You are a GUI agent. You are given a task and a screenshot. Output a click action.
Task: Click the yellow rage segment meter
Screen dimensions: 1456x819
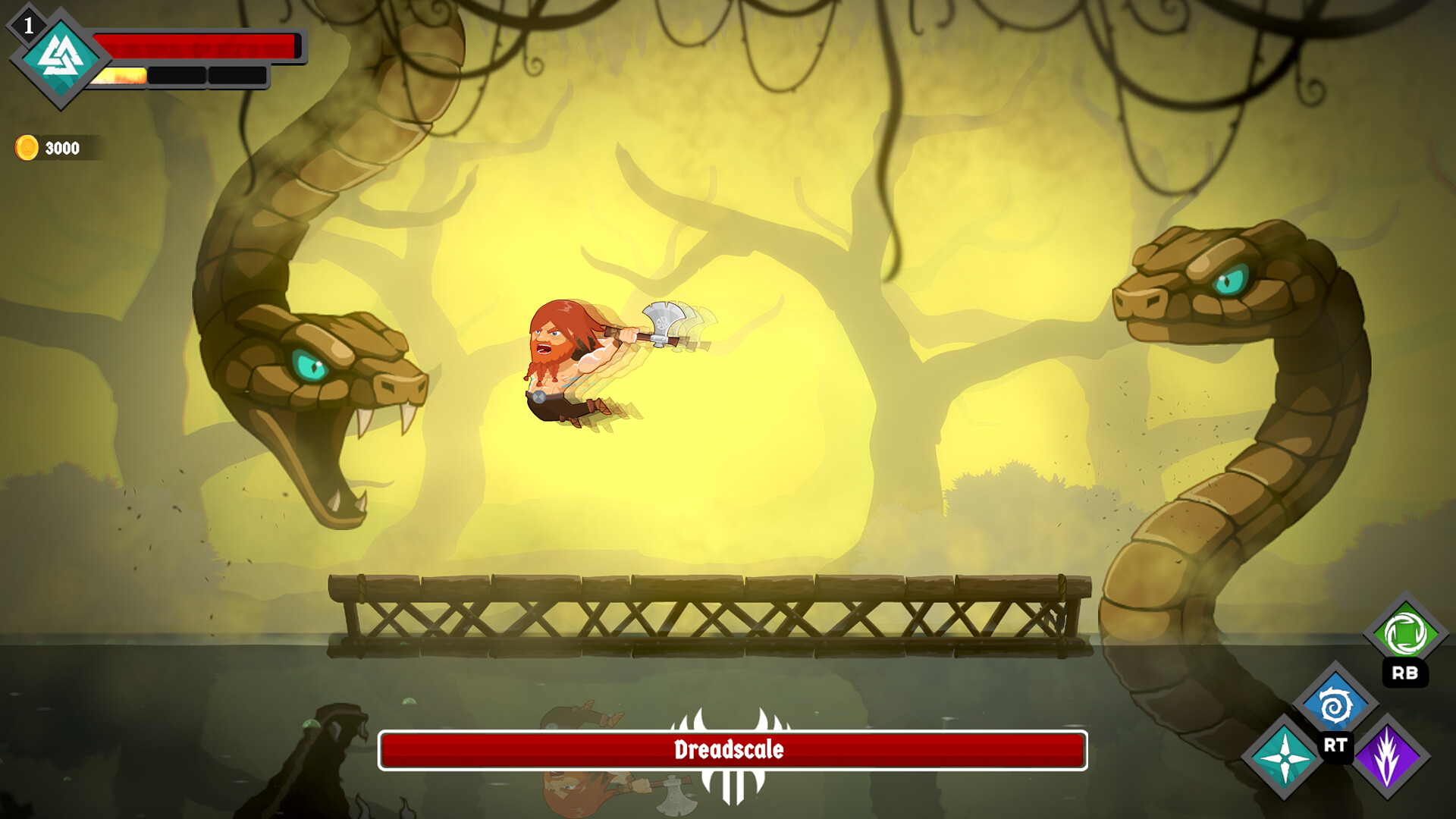tap(121, 76)
